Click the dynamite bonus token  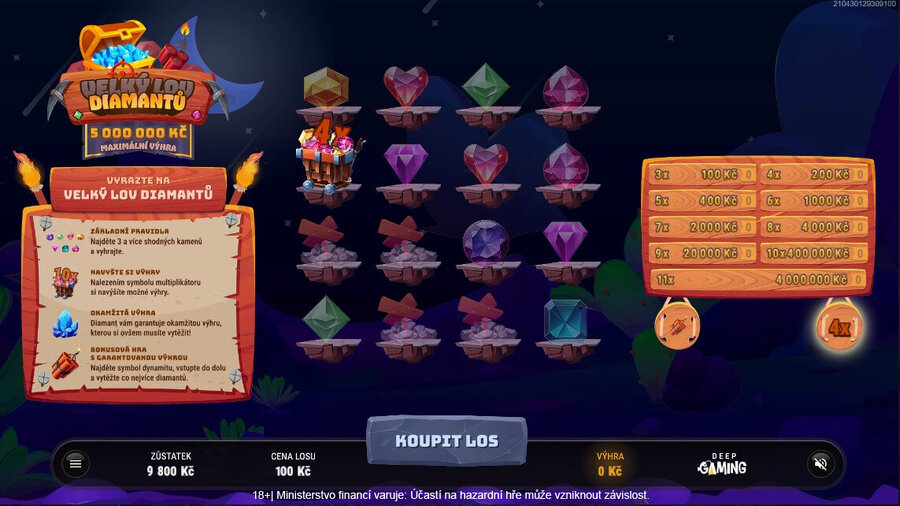676,325
